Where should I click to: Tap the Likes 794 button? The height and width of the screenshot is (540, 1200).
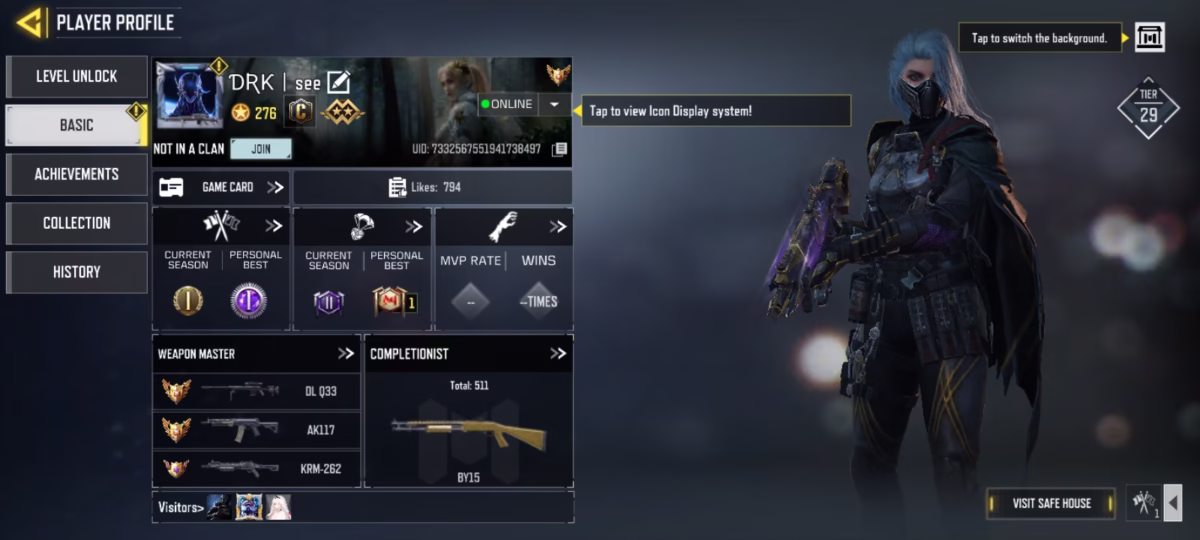[432, 187]
